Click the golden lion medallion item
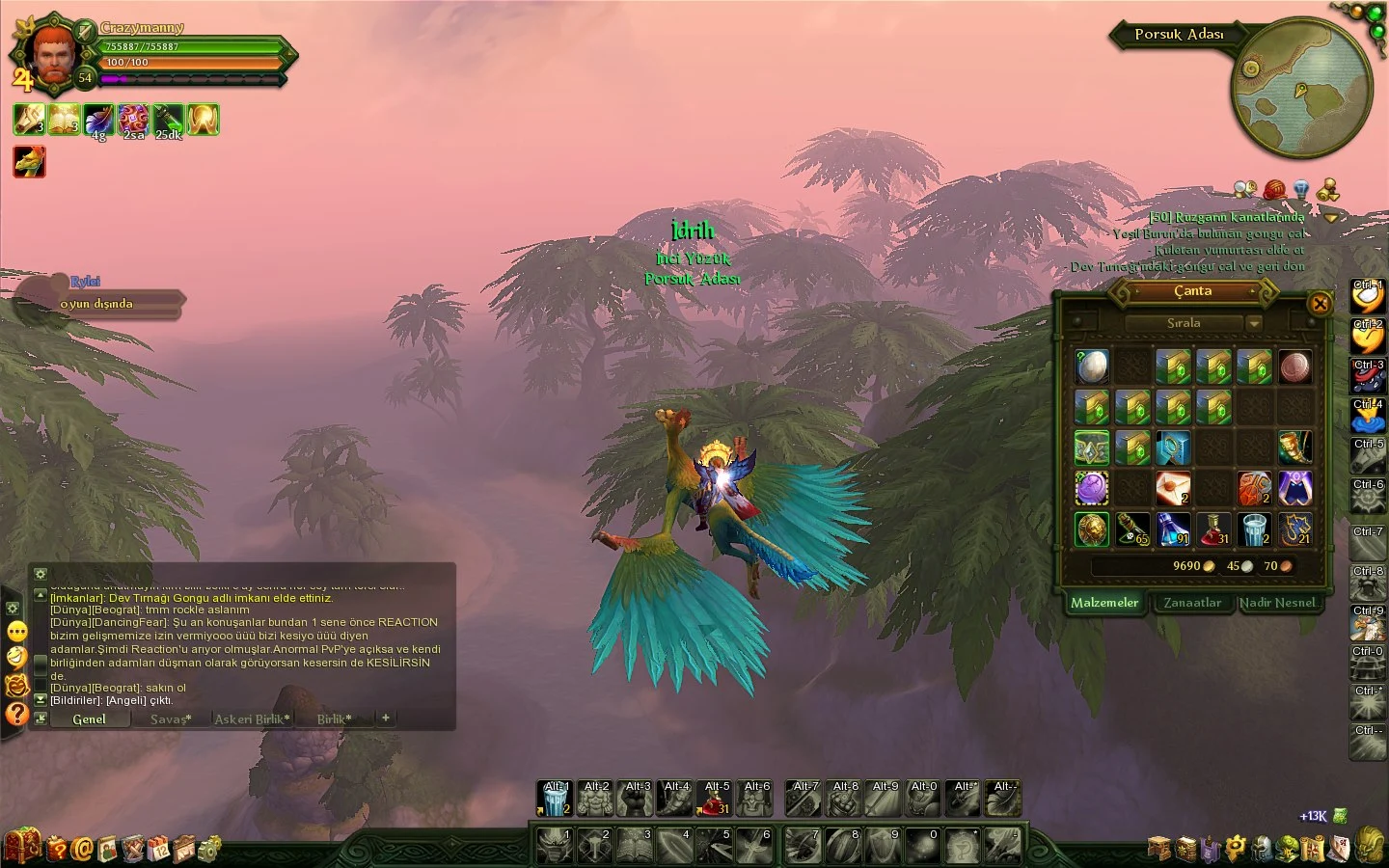The width and height of the screenshot is (1389, 868). (x=1092, y=529)
